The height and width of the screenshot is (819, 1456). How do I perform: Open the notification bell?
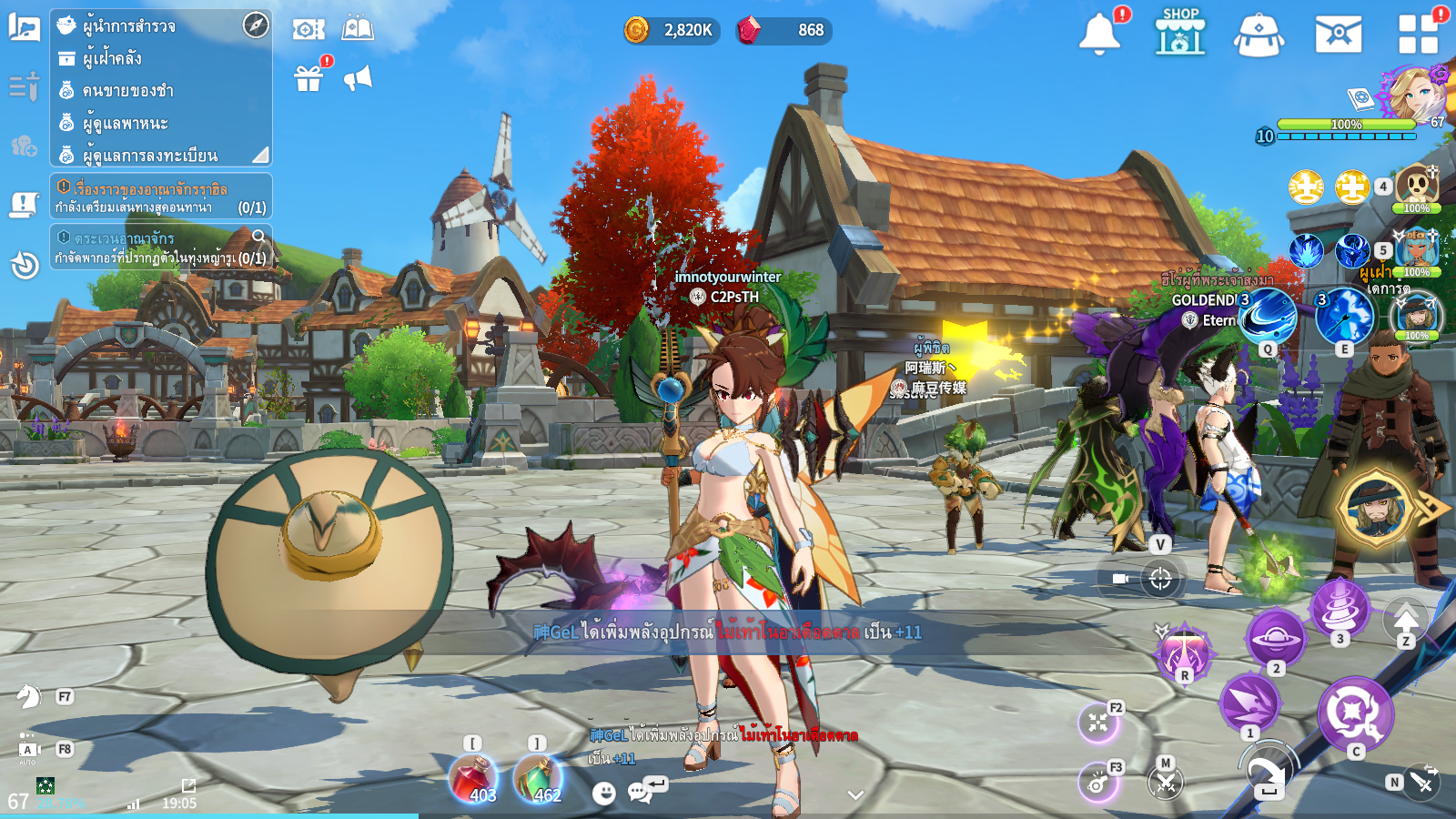click(x=1099, y=35)
